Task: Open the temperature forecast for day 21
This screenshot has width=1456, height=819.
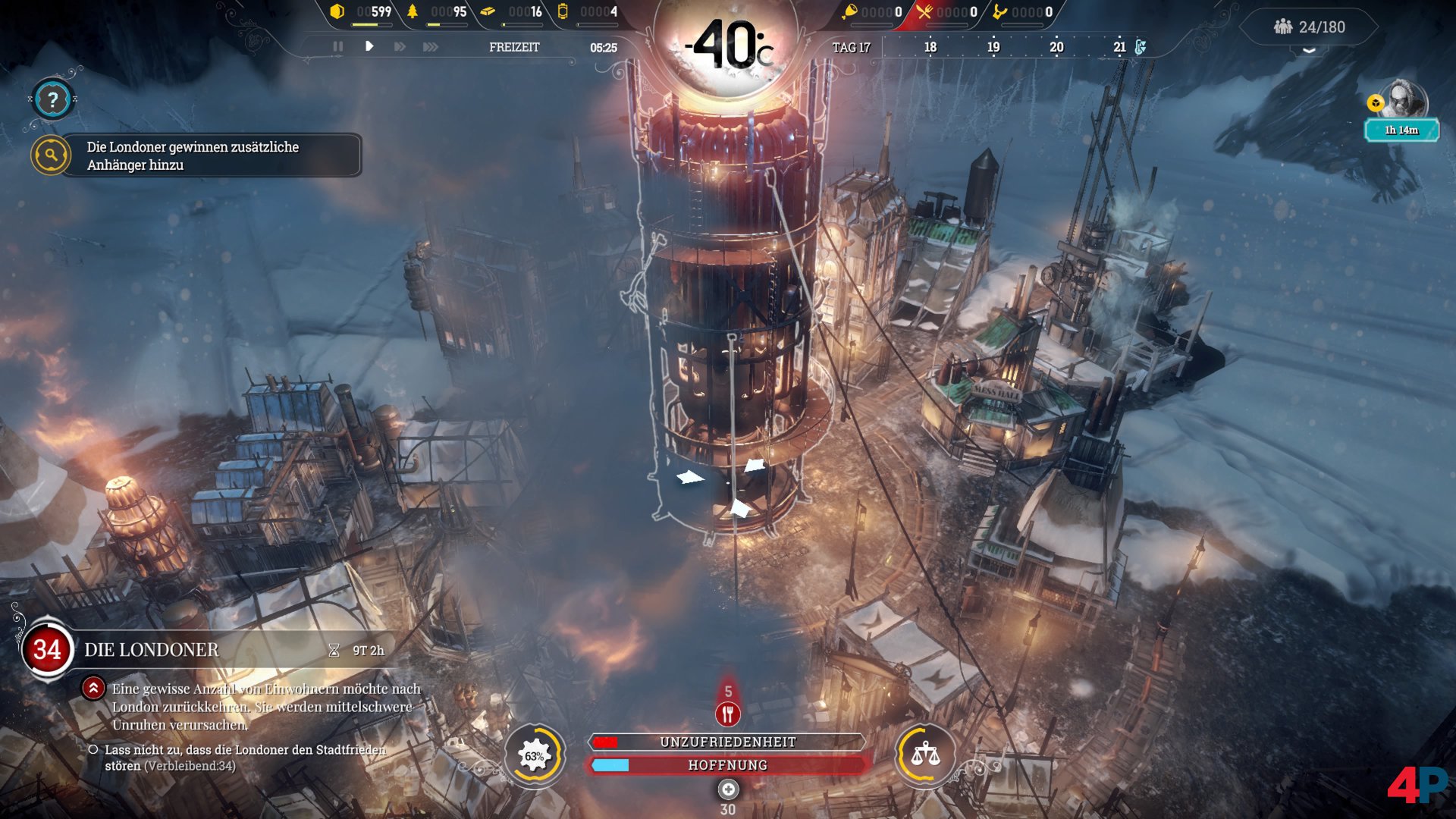Action: point(1119,47)
